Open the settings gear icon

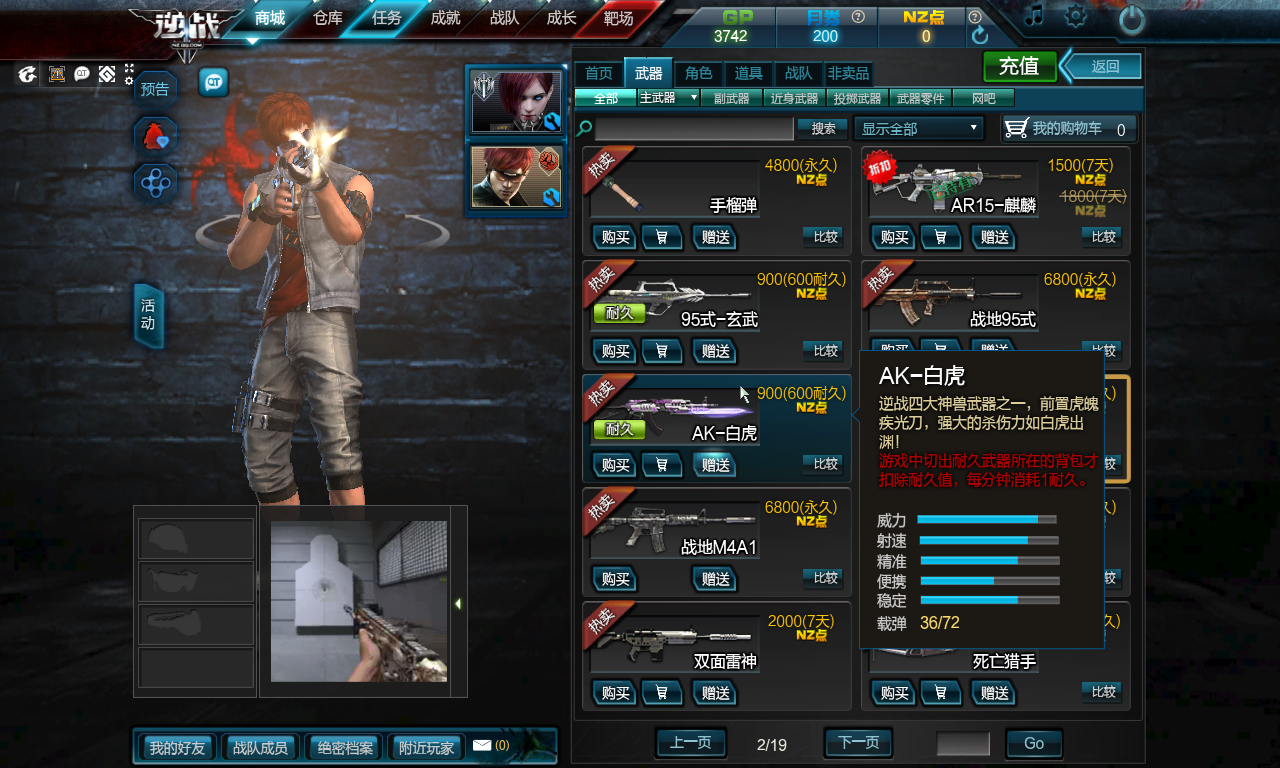[x=1076, y=16]
